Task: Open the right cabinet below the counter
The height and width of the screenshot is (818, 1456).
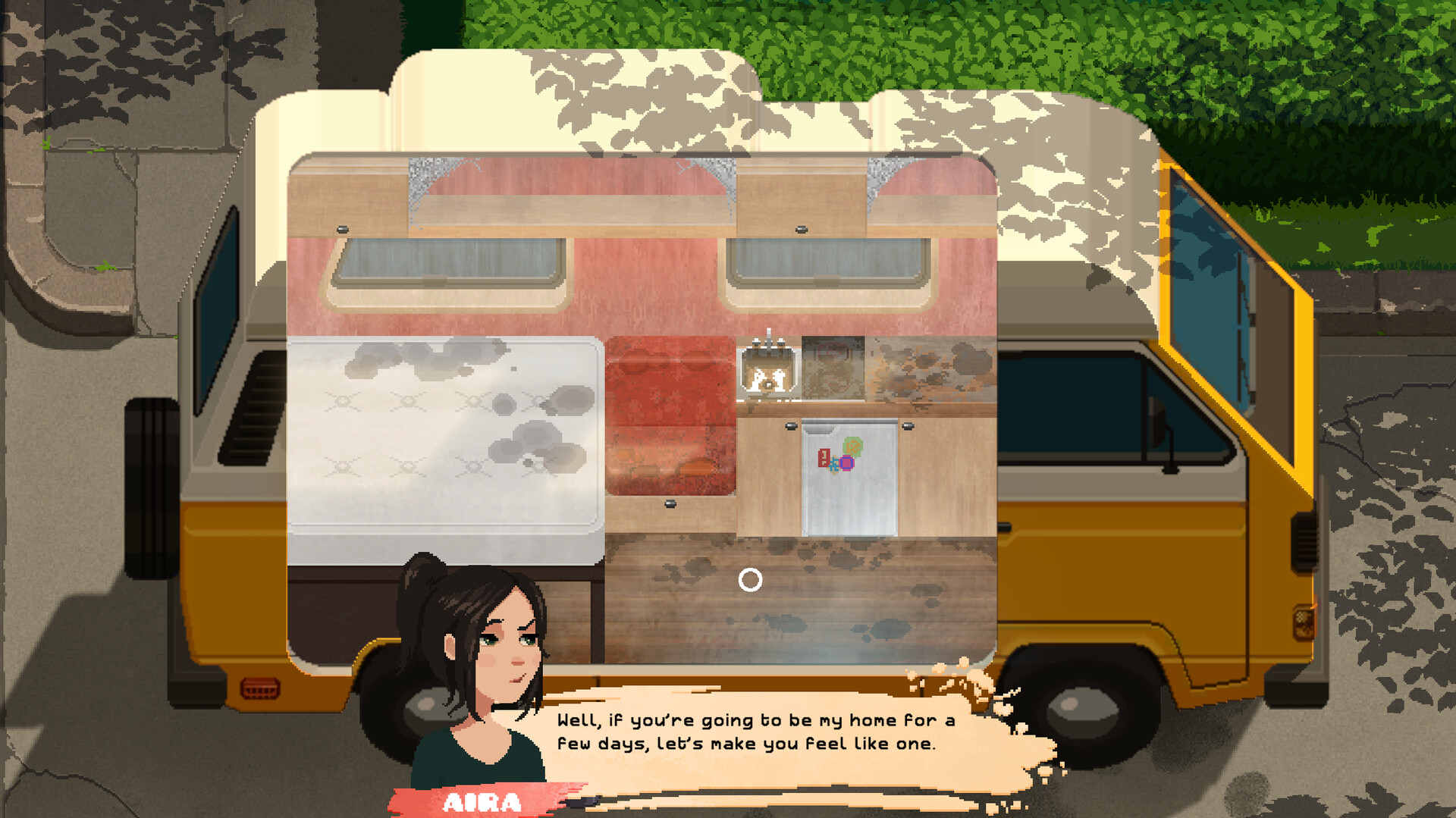Action: (x=908, y=426)
